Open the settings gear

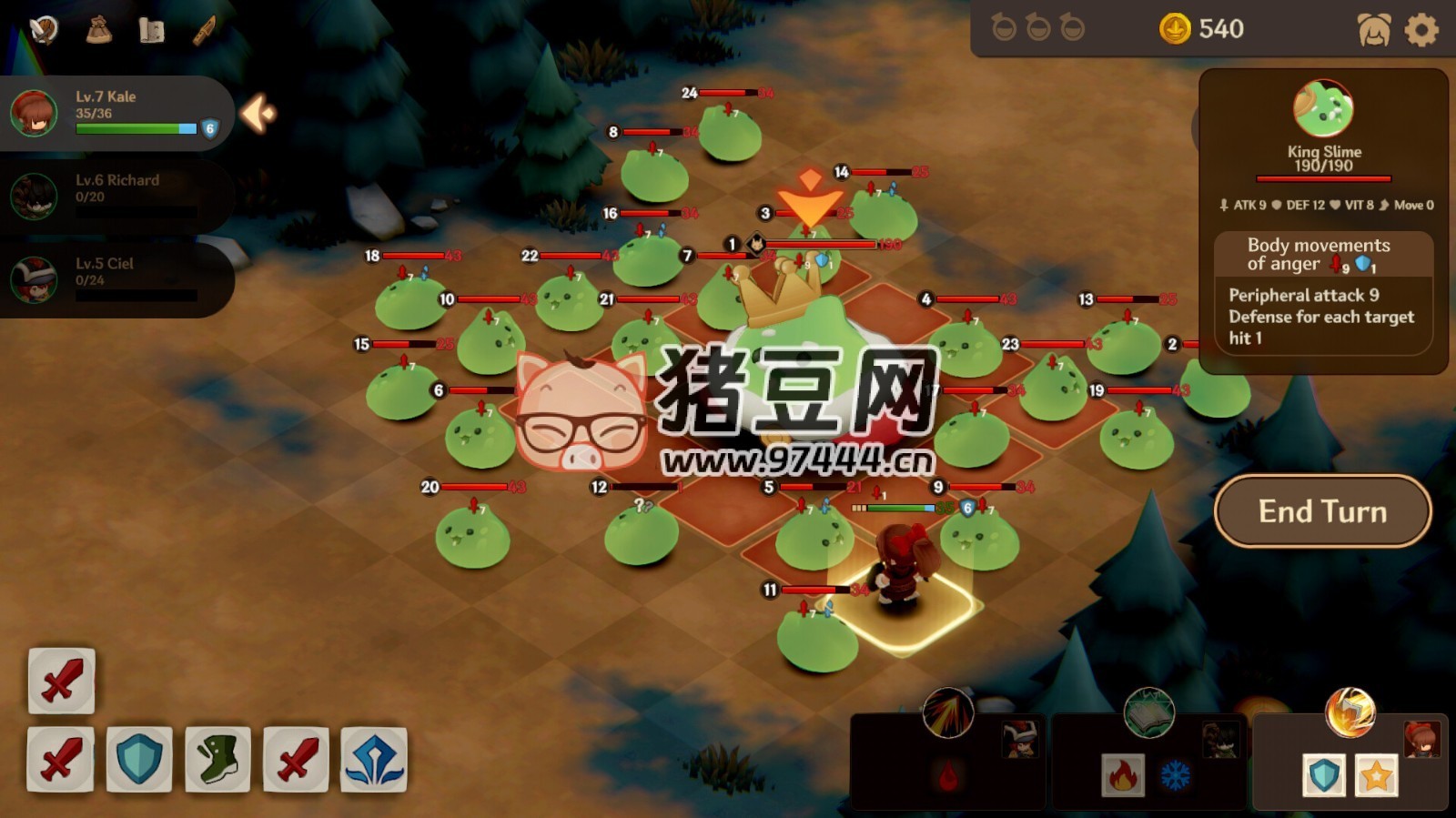coord(1420,28)
